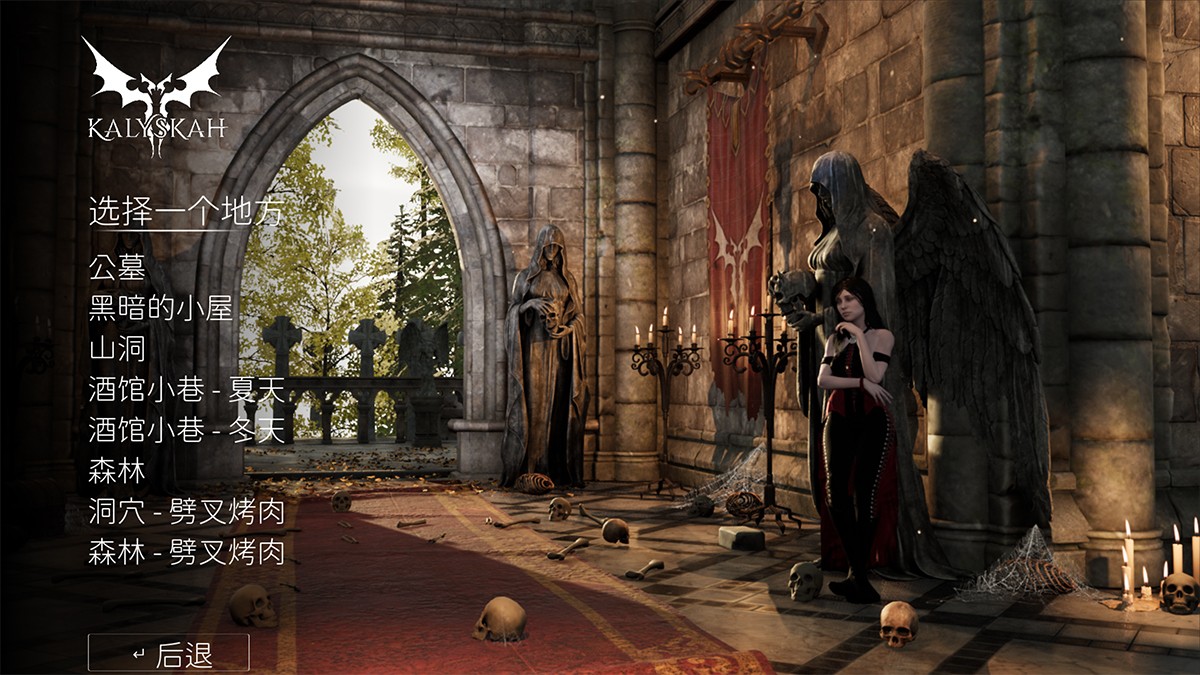The width and height of the screenshot is (1200, 675).
Task: Choose 森林 - 劈叉烤肉
Action: pyautogui.click(x=187, y=552)
